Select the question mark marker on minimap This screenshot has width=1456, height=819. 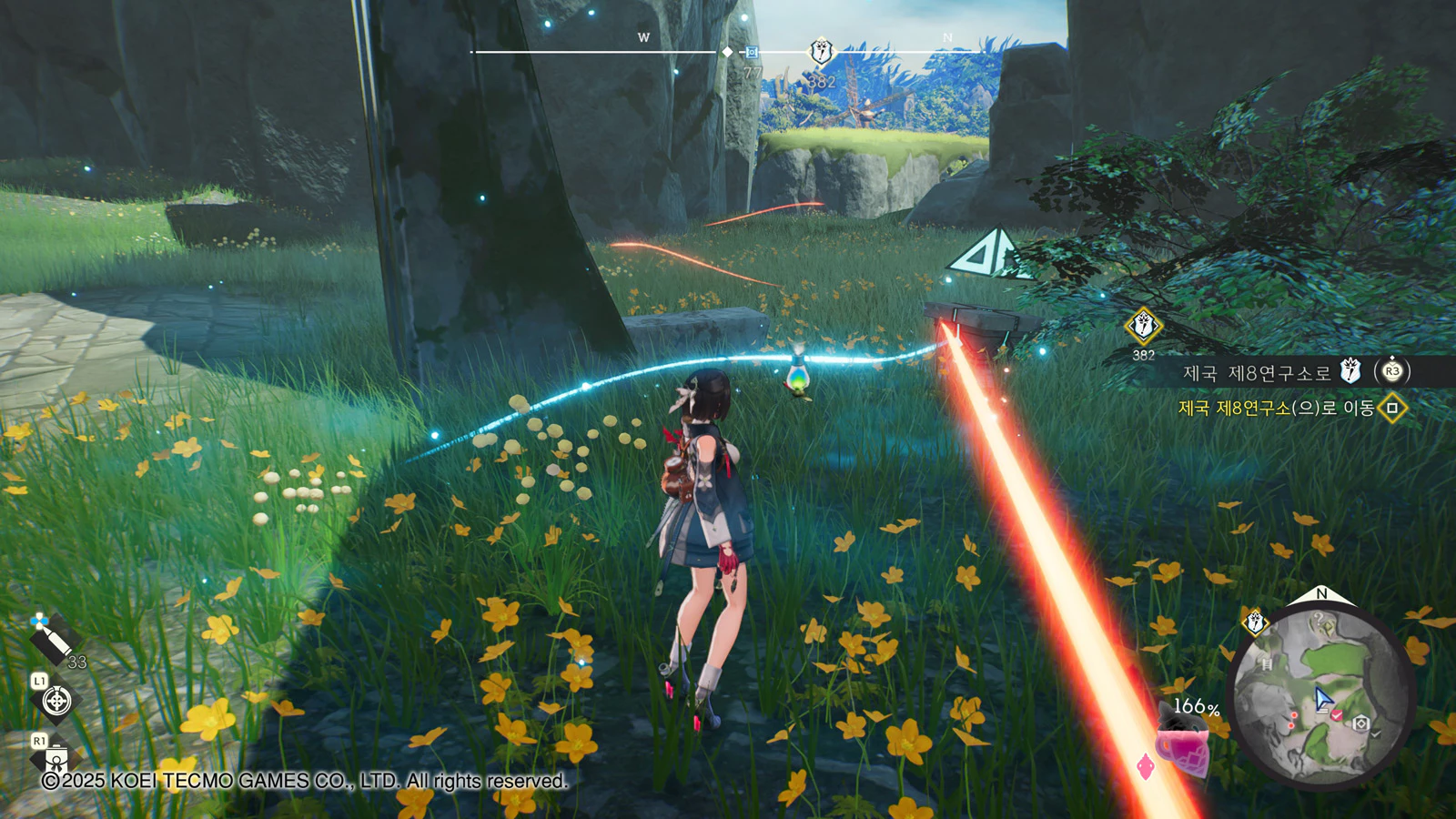(x=1320, y=620)
